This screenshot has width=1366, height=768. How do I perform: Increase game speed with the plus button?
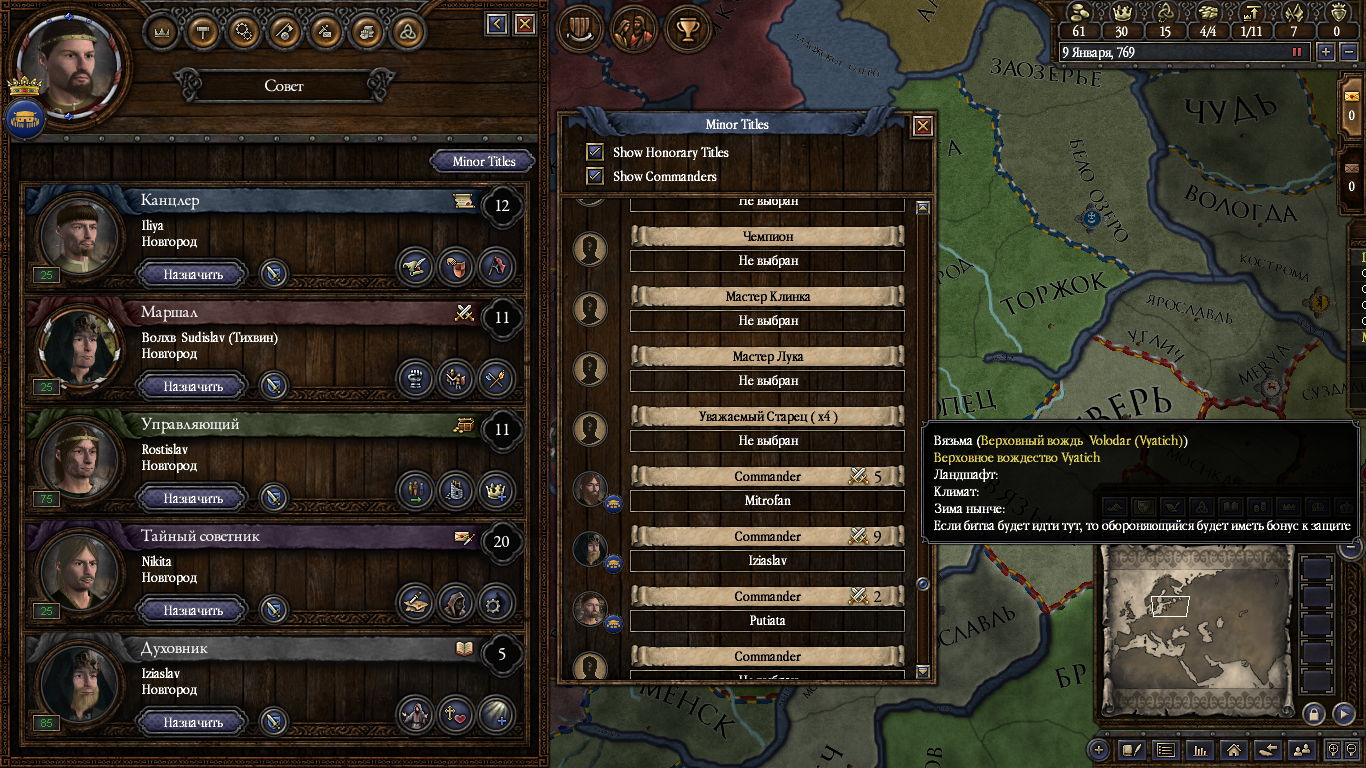(1326, 52)
